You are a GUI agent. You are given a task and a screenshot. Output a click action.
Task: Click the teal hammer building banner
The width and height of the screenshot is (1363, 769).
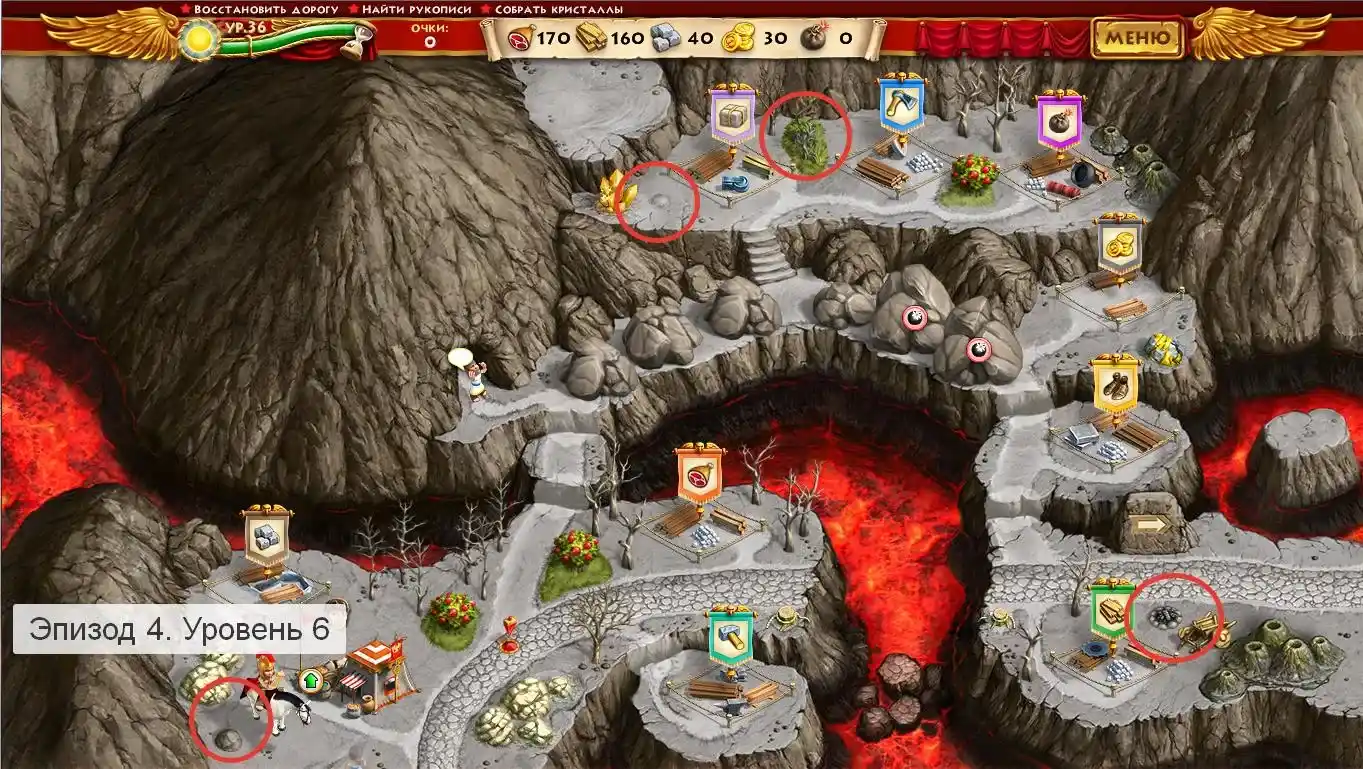(x=729, y=638)
